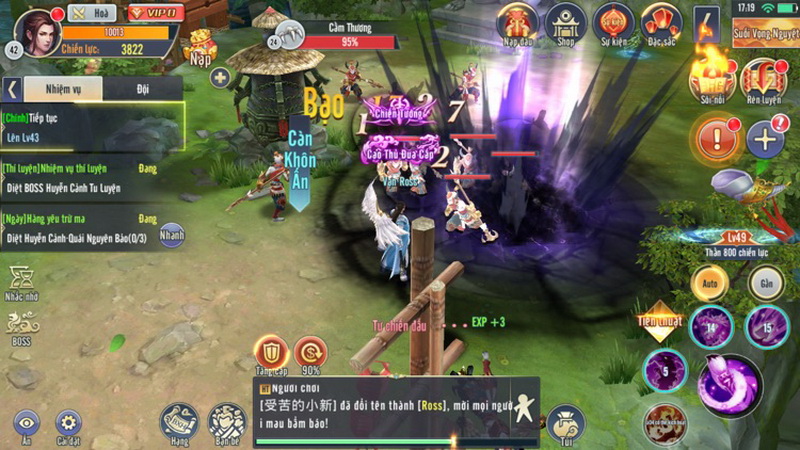800x450 pixels.
Task: Toggle Auto combat mode
Action: click(710, 283)
